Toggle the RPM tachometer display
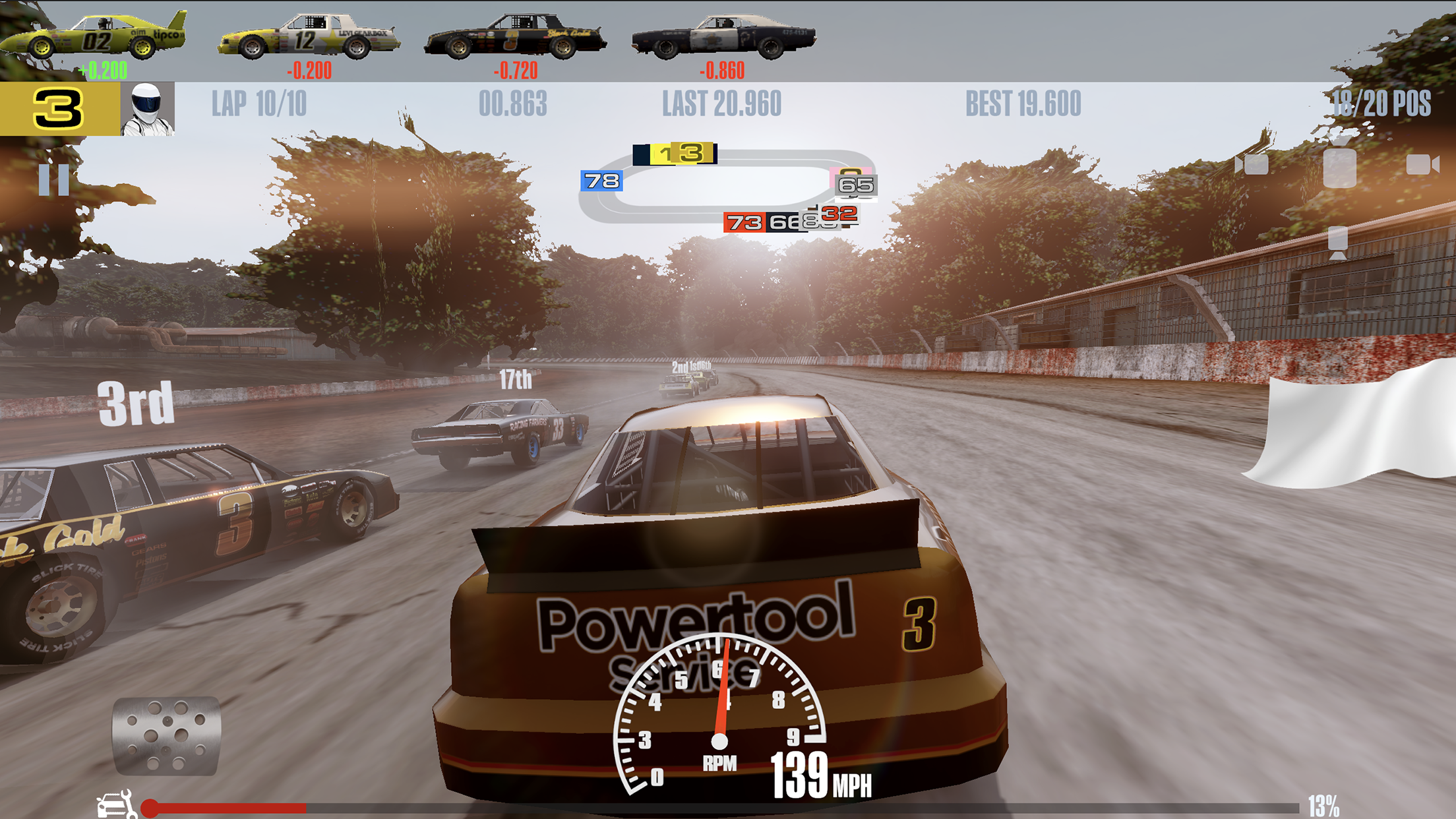The width and height of the screenshot is (1456, 819). click(719, 725)
